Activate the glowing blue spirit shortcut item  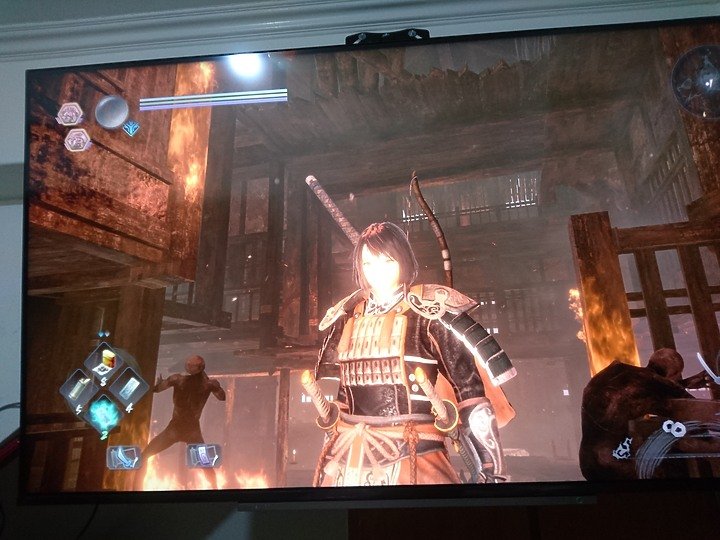pos(104,413)
